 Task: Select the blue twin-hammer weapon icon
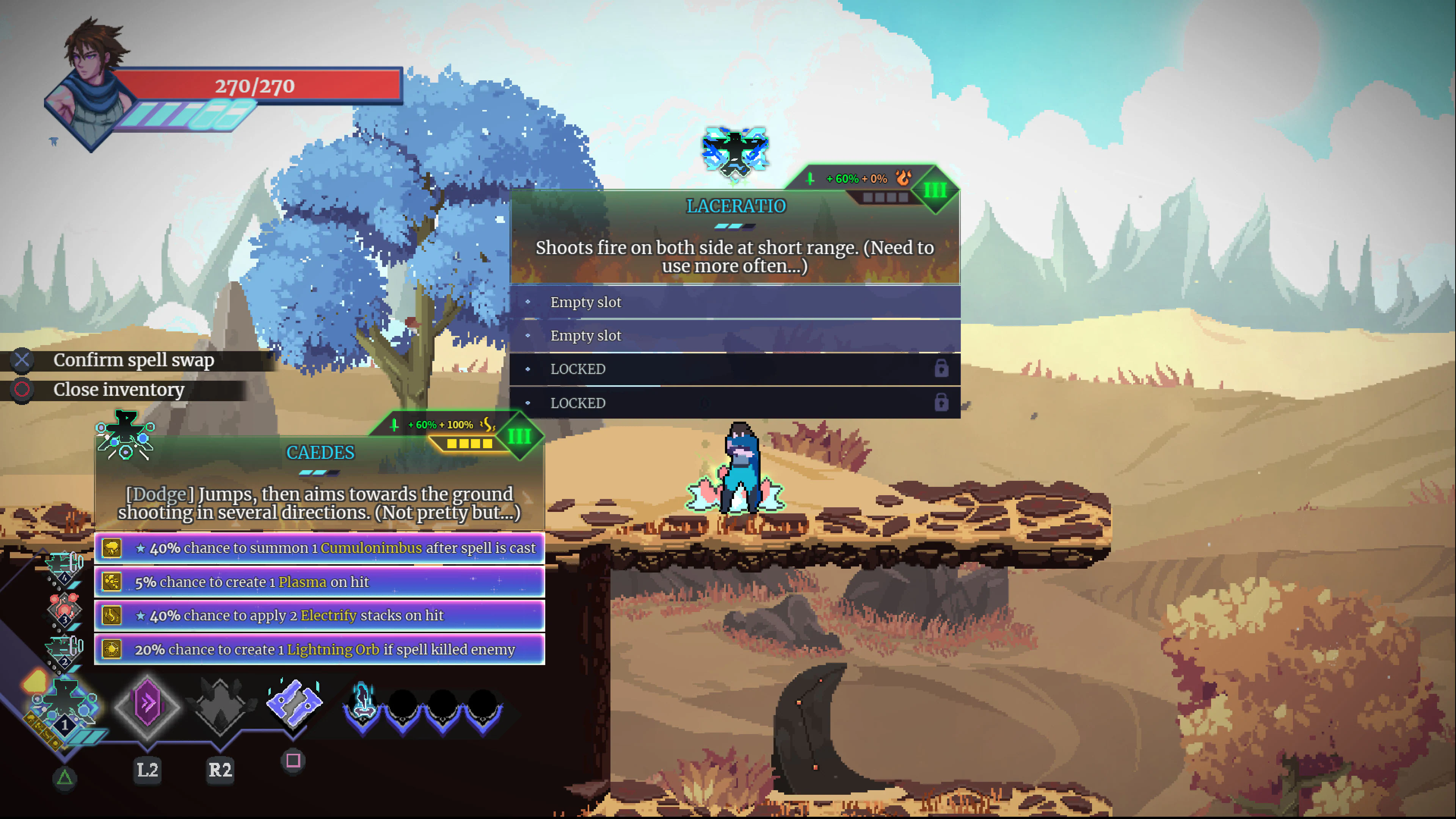[293, 704]
